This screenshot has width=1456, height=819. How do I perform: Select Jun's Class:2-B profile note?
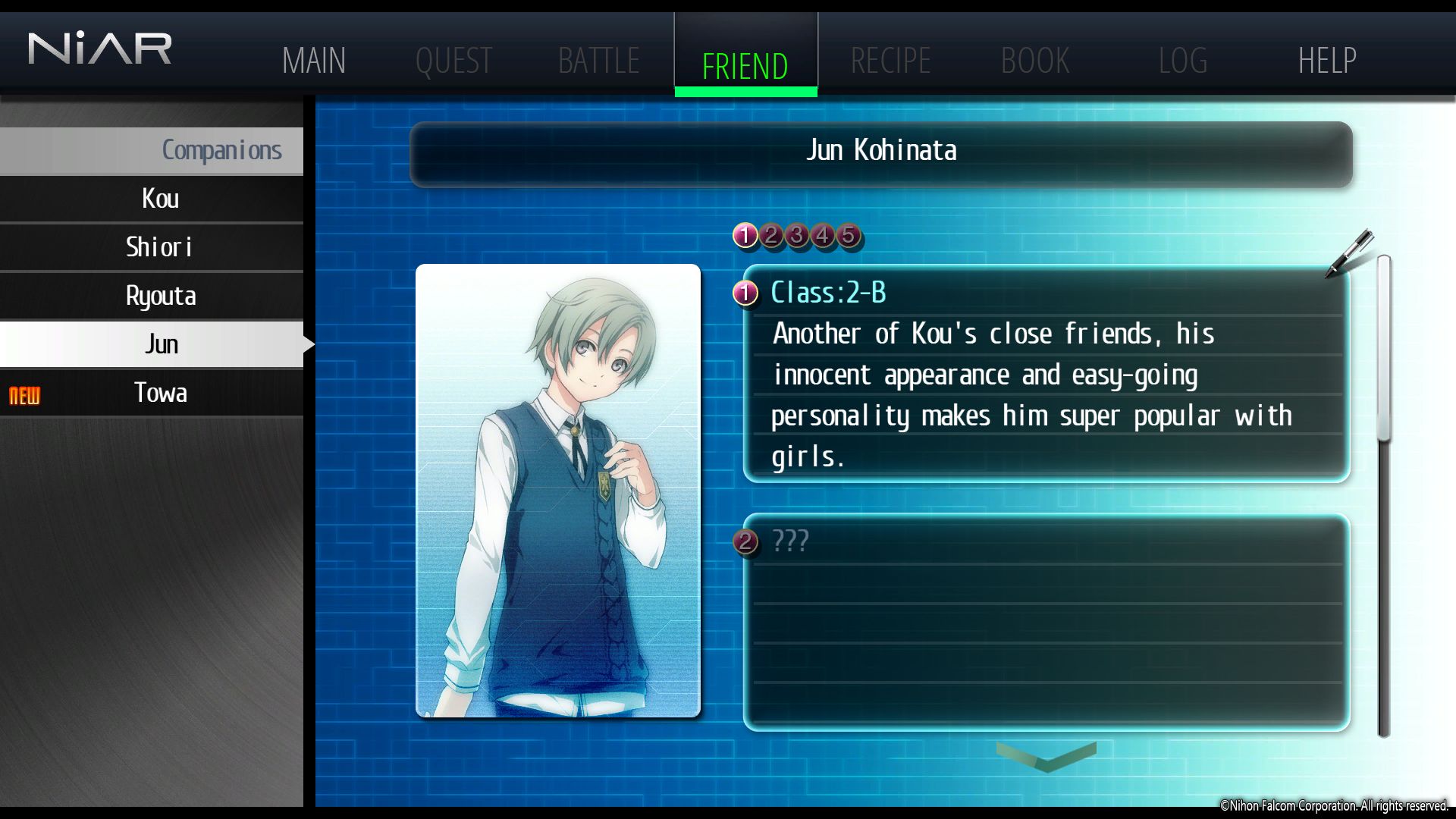pyautogui.click(x=1046, y=374)
